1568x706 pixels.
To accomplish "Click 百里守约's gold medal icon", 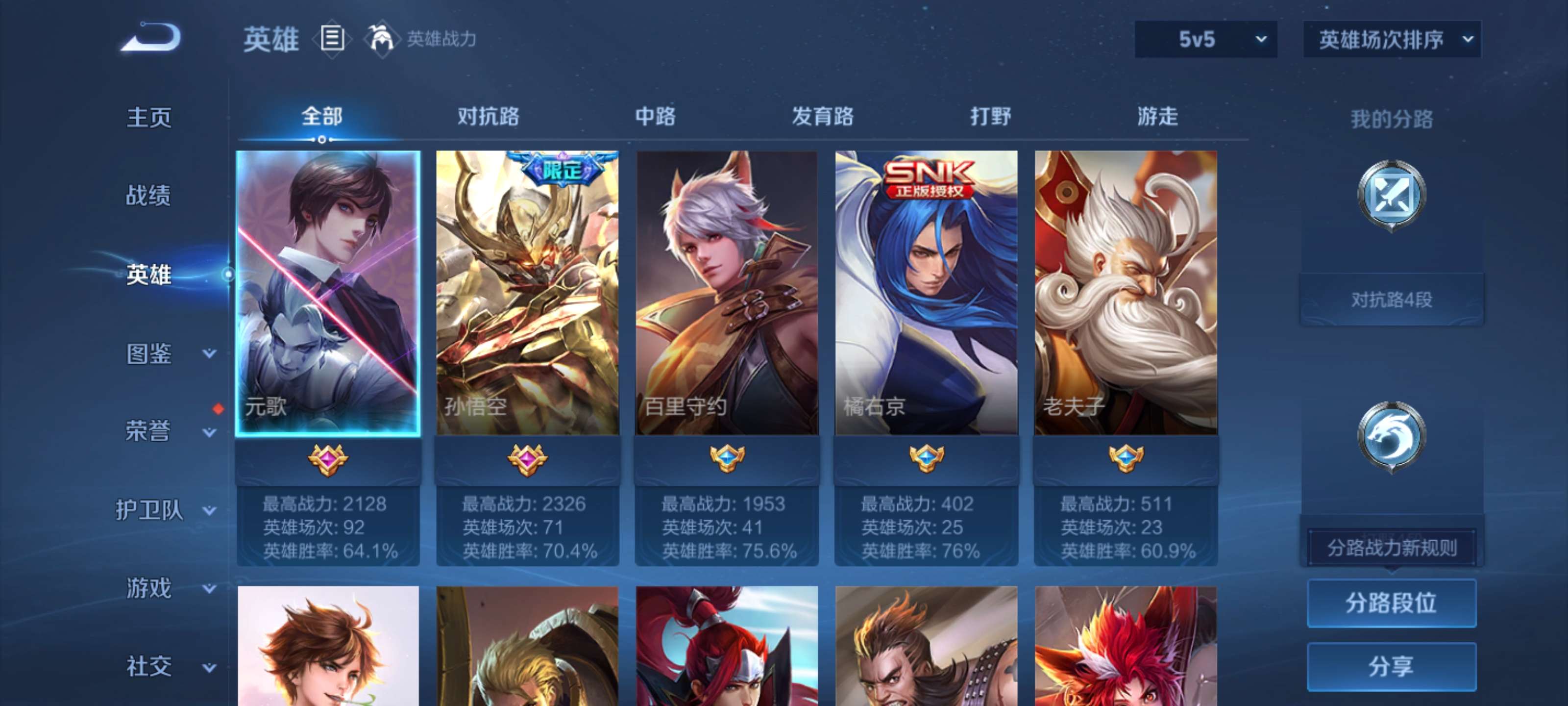I will point(726,458).
